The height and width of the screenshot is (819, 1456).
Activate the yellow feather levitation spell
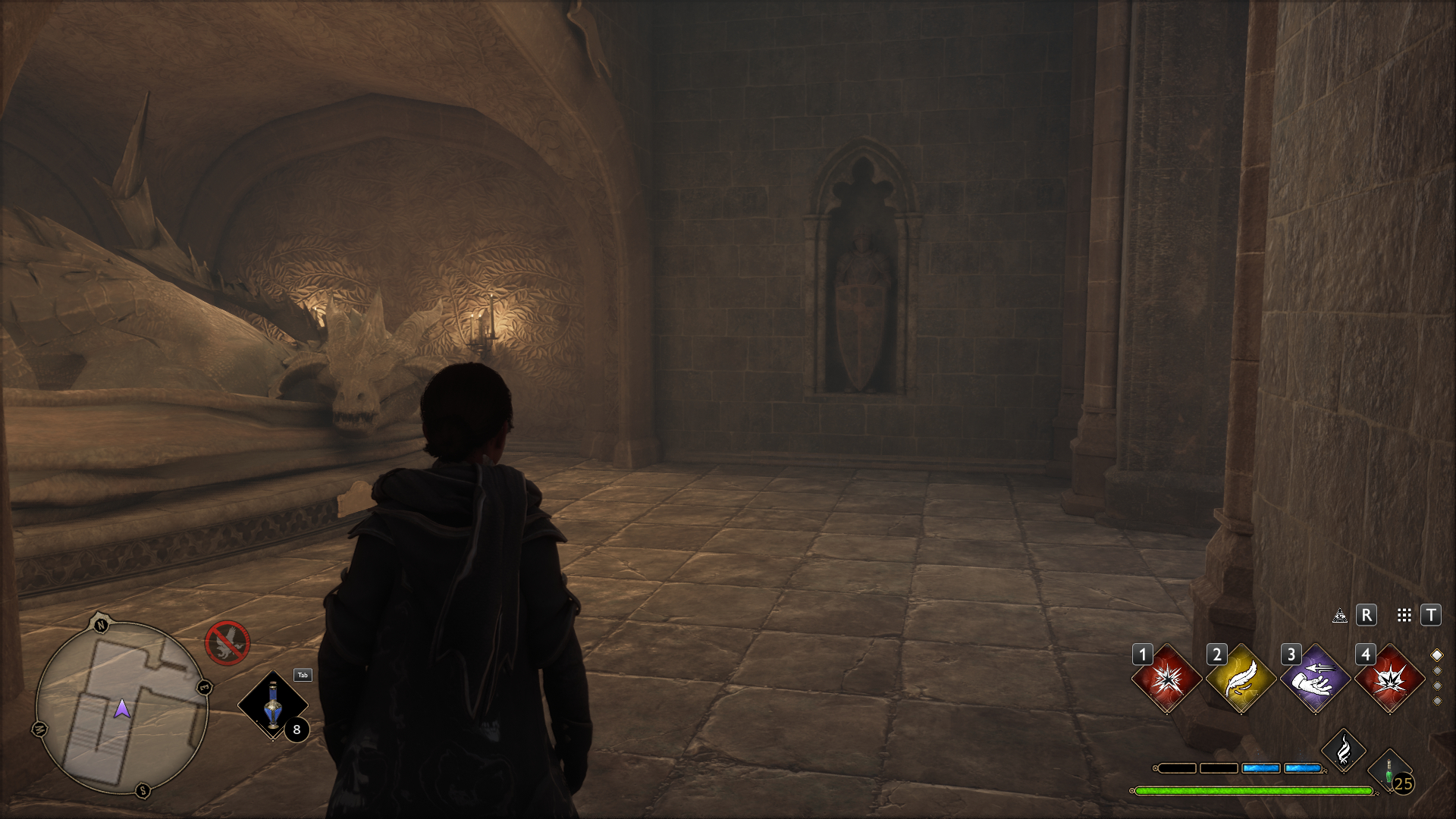click(x=1241, y=679)
